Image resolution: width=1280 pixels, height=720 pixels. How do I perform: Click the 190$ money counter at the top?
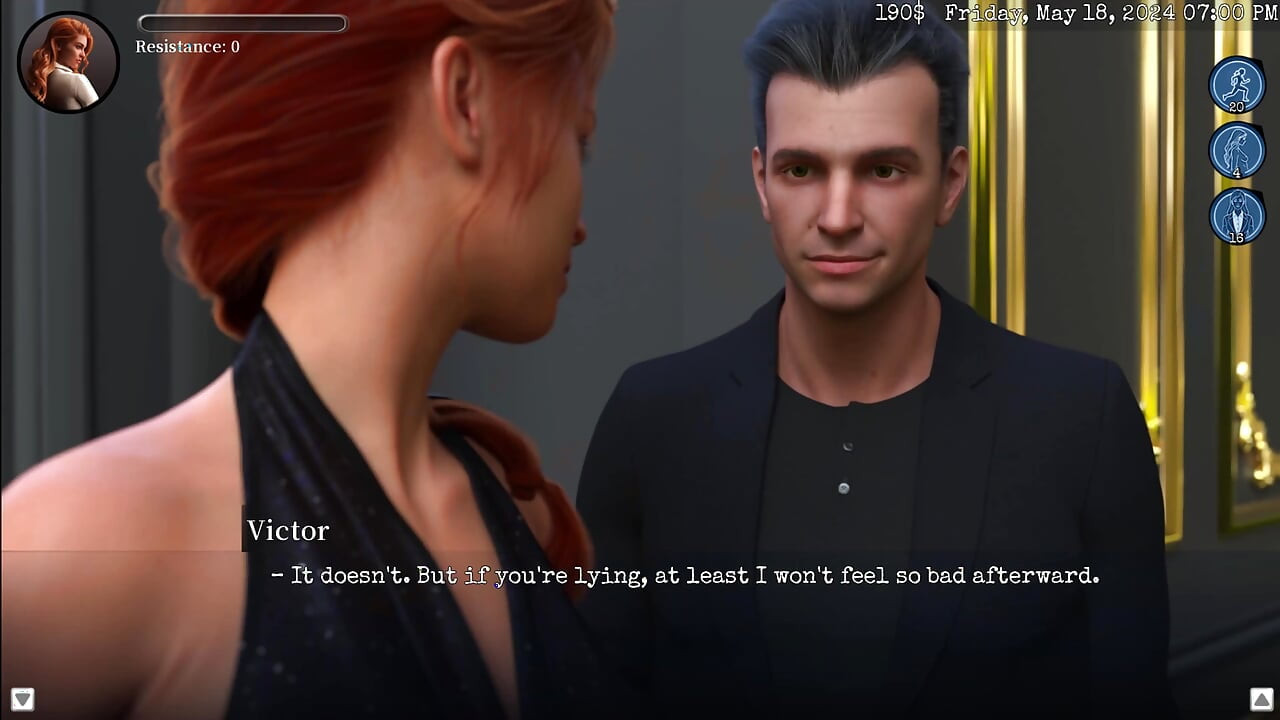pos(898,13)
